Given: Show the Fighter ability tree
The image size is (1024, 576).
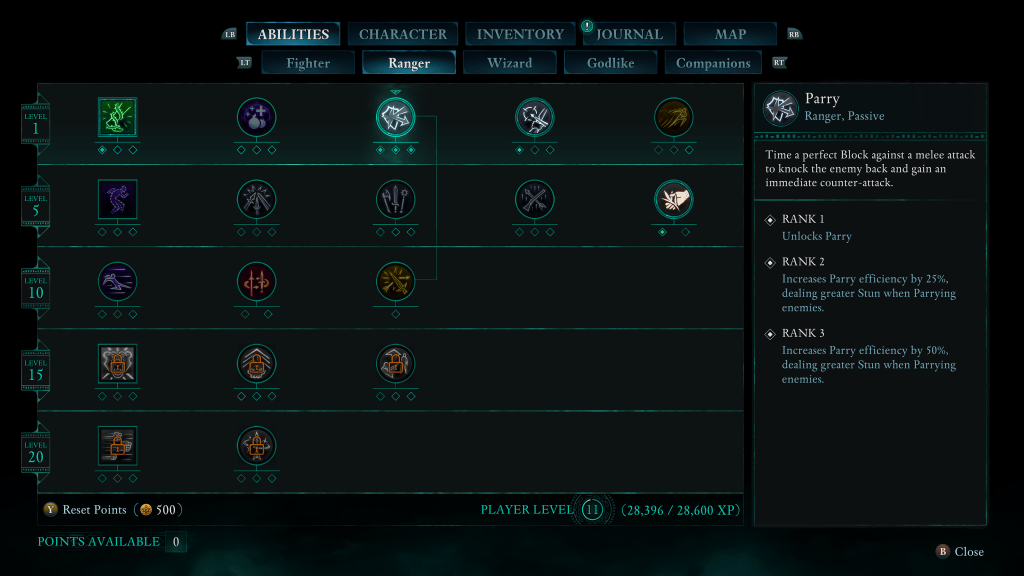Looking at the screenshot, I should click(308, 63).
